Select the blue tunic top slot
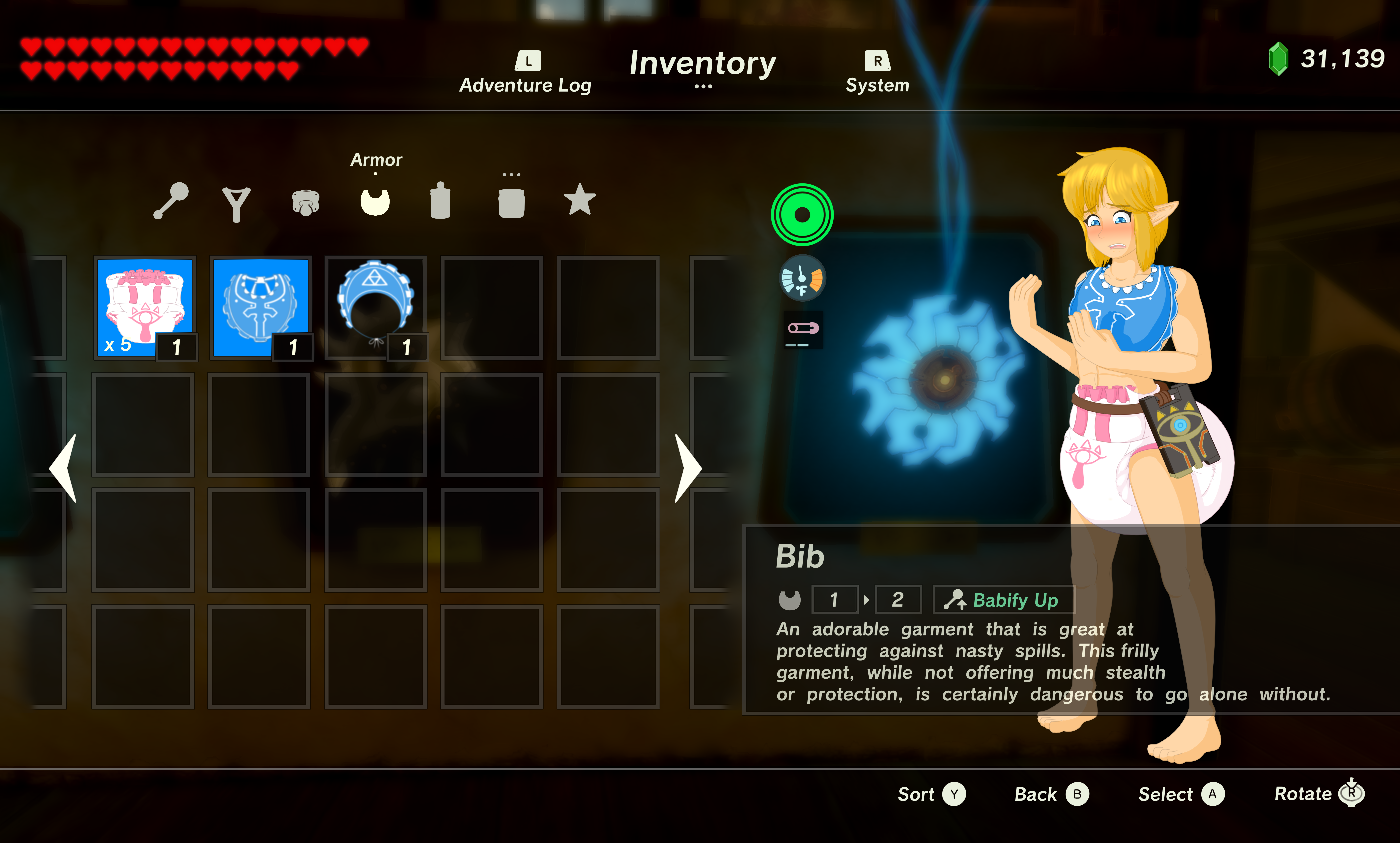 (x=261, y=307)
